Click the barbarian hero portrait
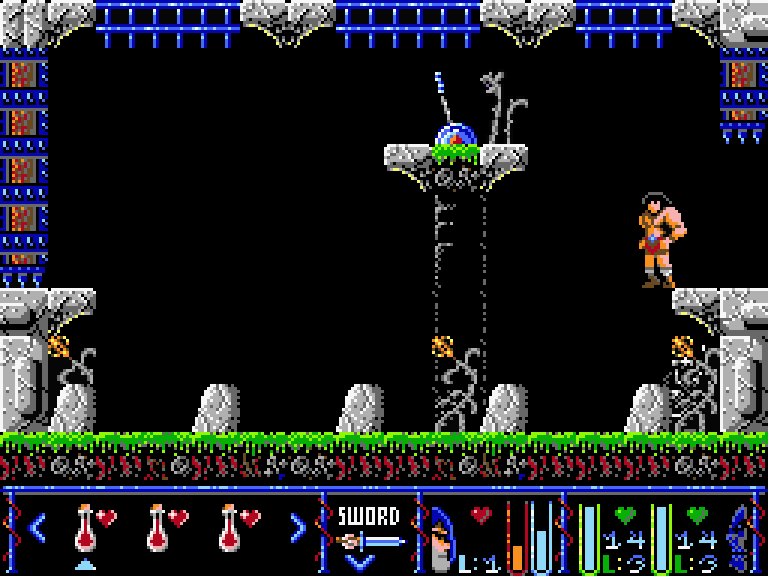The image size is (768, 576). 443,537
